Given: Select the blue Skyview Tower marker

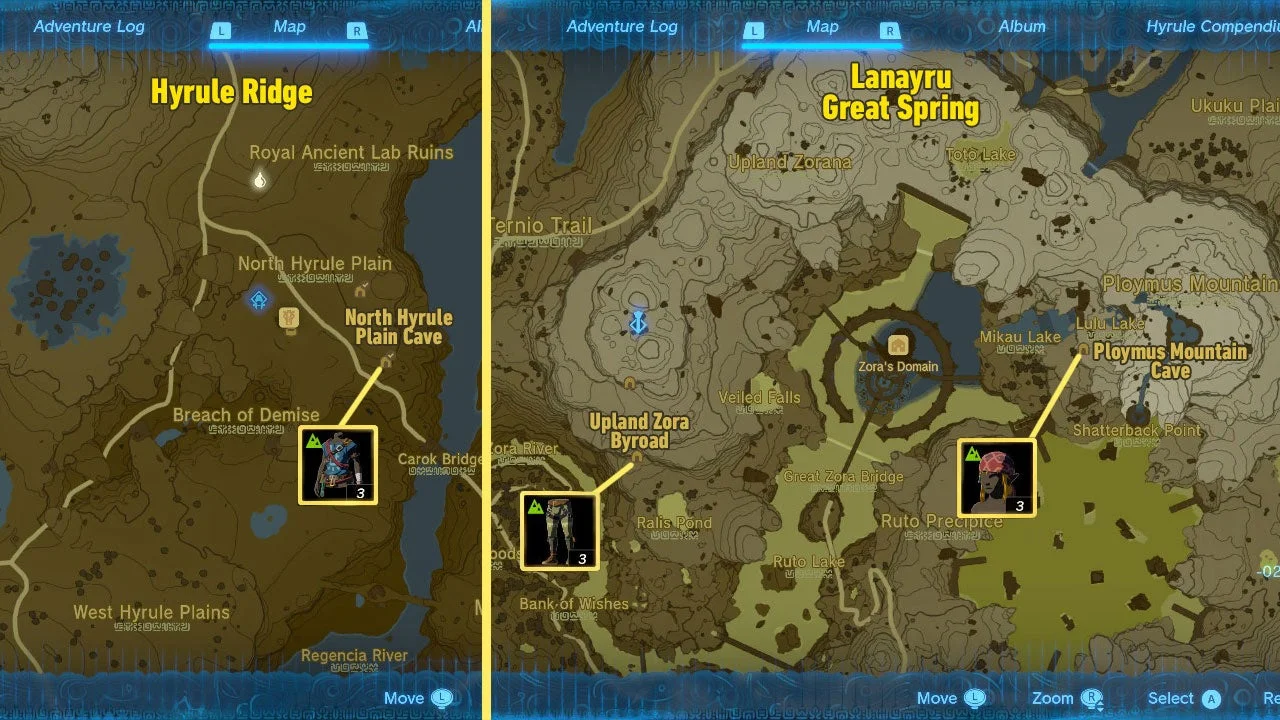Looking at the screenshot, I should [x=638, y=322].
